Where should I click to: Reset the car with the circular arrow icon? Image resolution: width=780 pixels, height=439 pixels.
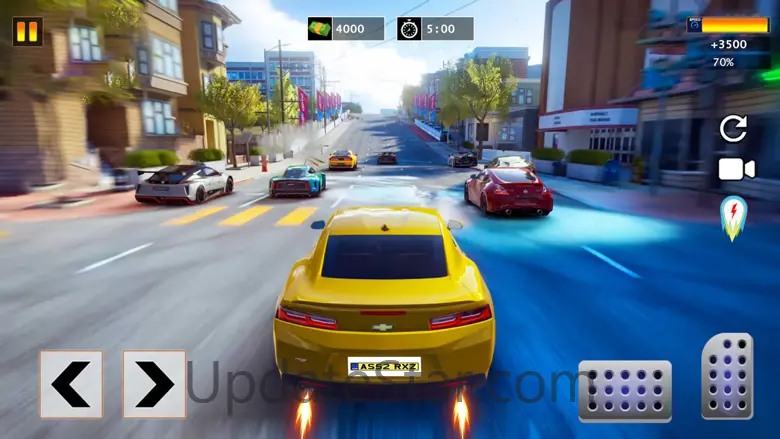[733, 128]
